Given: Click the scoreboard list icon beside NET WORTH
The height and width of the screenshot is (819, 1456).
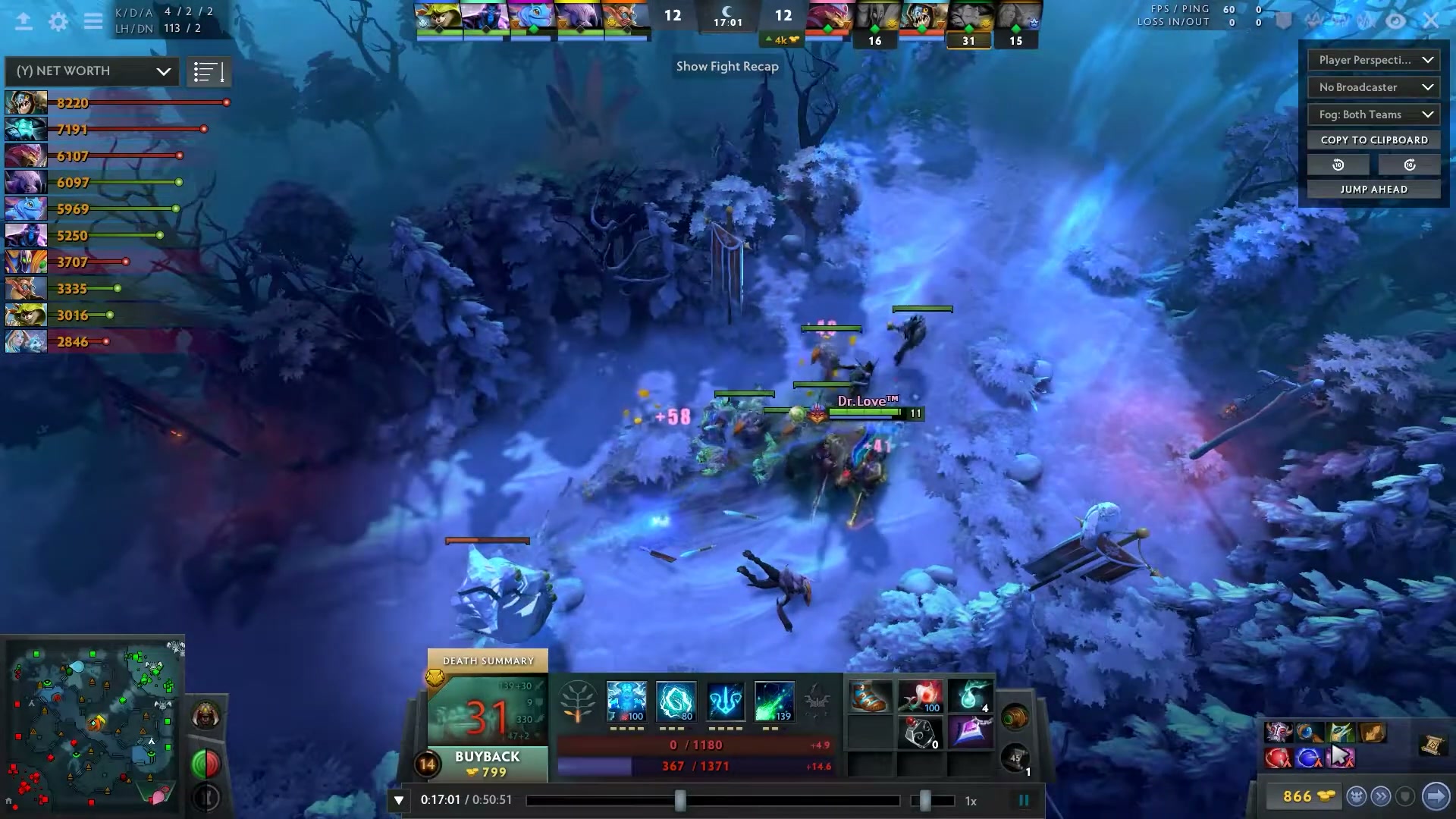Looking at the screenshot, I should pyautogui.click(x=209, y=71).
